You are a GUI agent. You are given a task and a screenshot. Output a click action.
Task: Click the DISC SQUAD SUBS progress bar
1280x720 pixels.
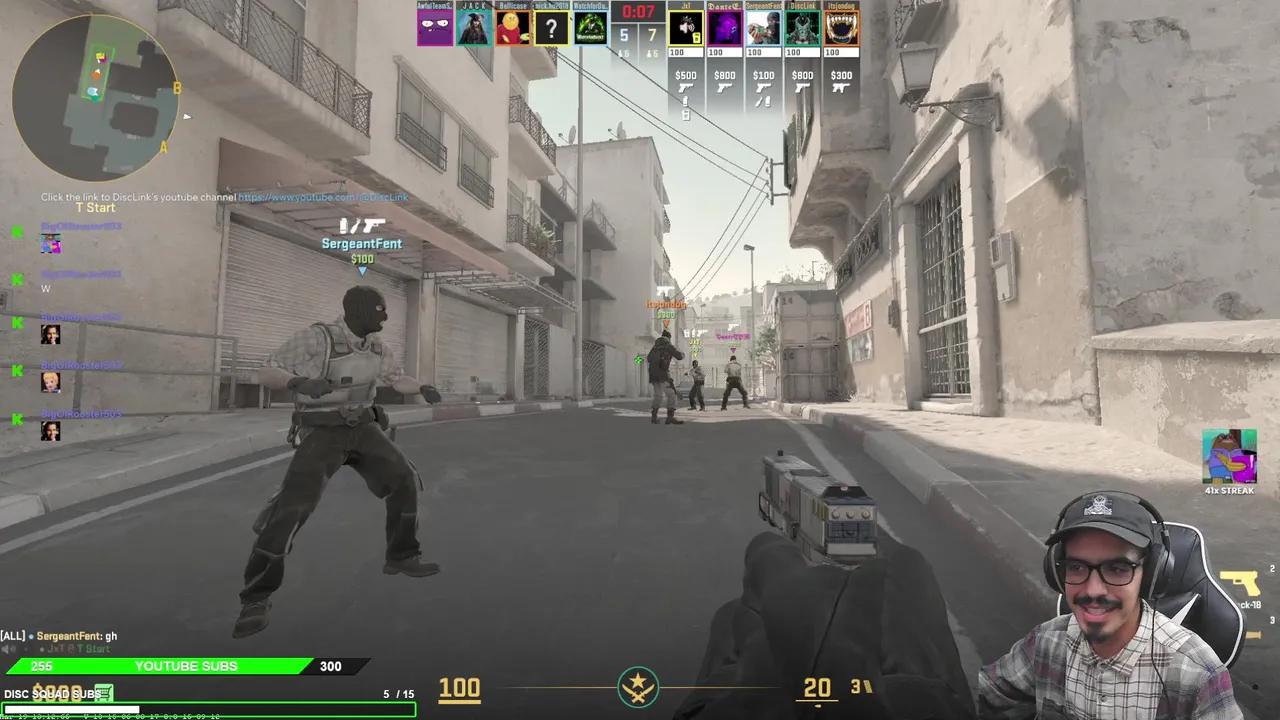210,709
